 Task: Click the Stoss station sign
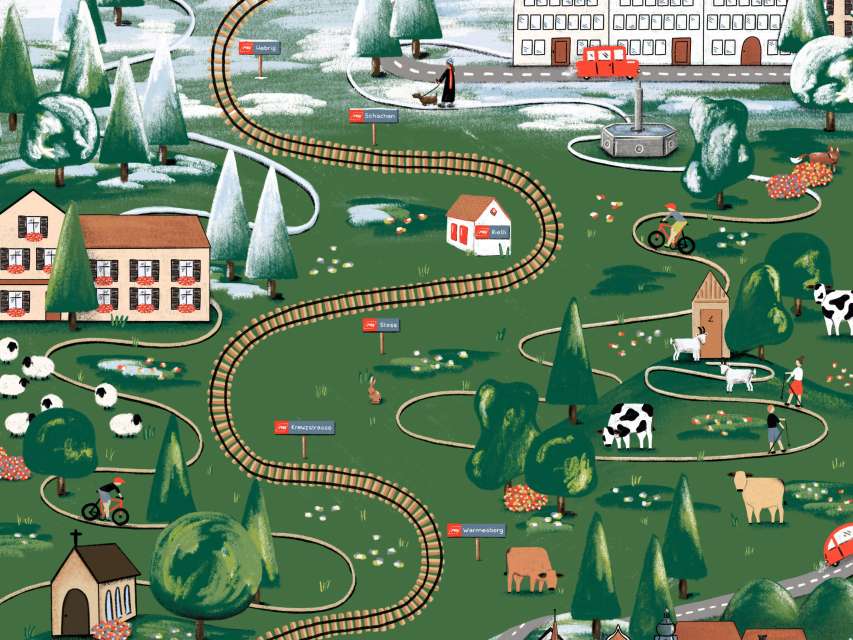380,325
